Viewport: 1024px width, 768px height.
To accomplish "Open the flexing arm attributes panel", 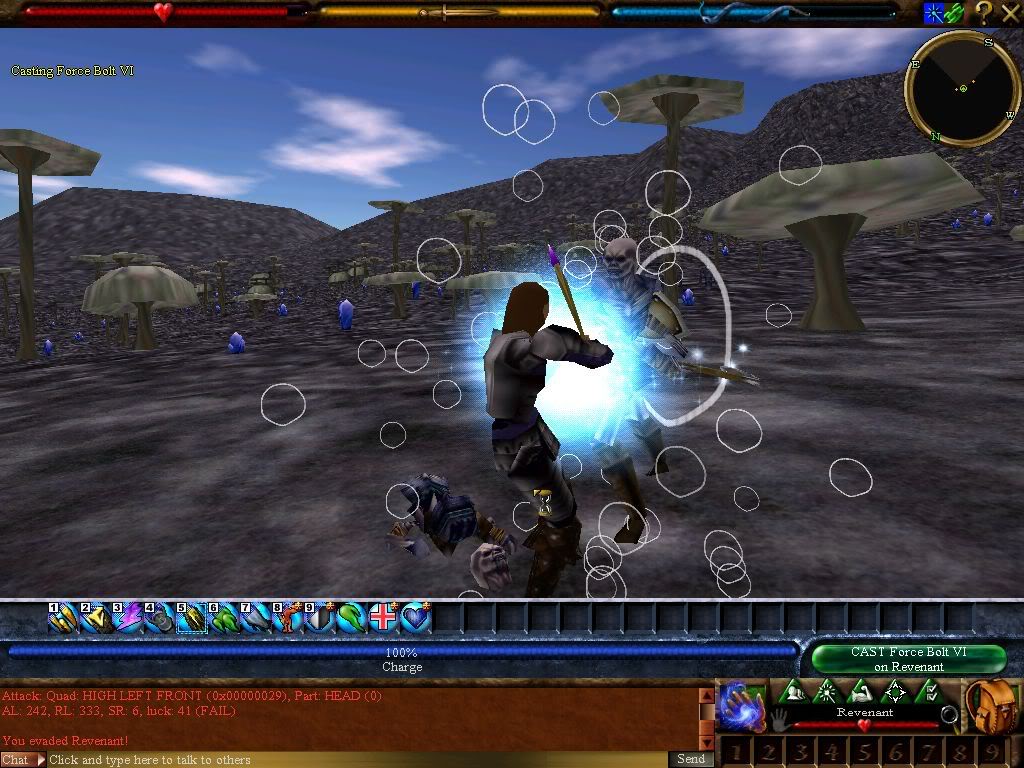I will (x=861, y=691).
